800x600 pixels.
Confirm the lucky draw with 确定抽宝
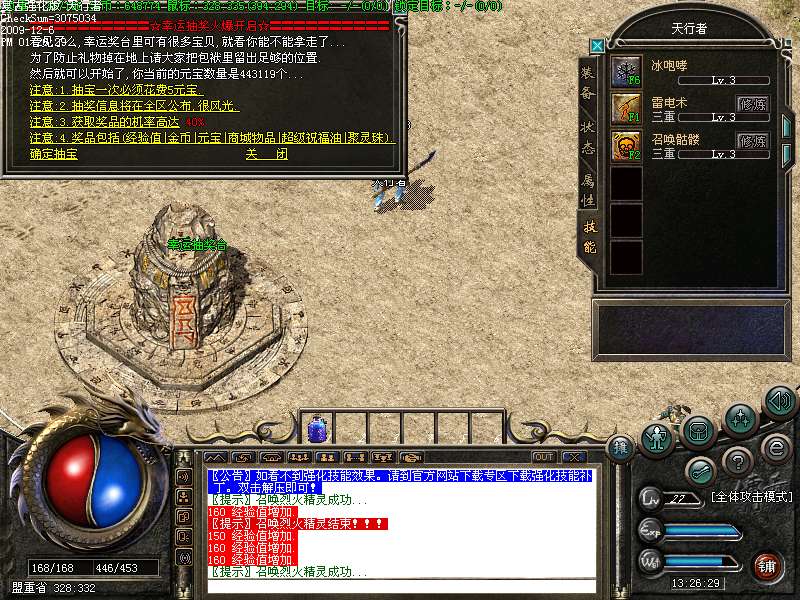click(54, 155)
